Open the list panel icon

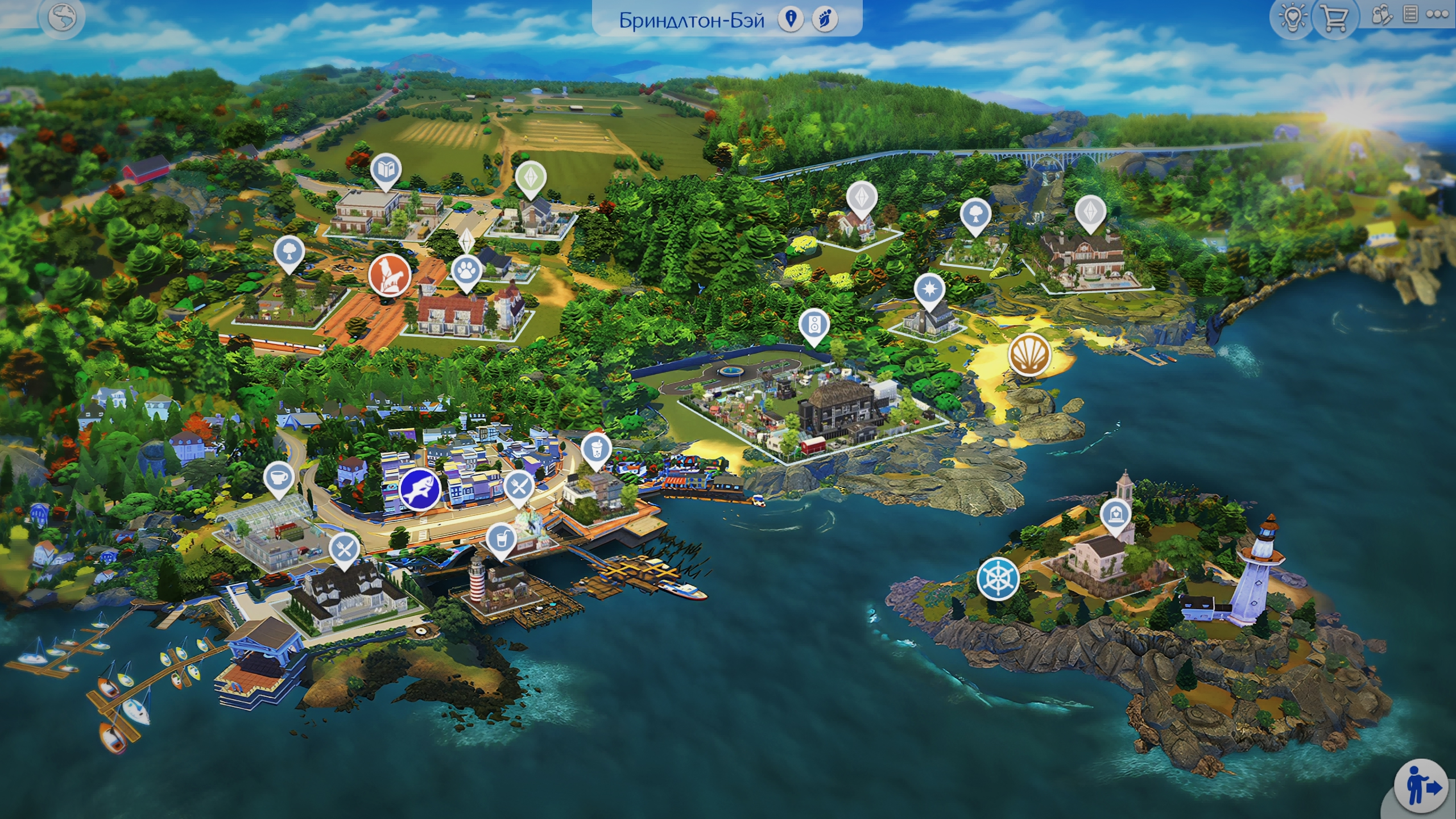pos(1410,15)
